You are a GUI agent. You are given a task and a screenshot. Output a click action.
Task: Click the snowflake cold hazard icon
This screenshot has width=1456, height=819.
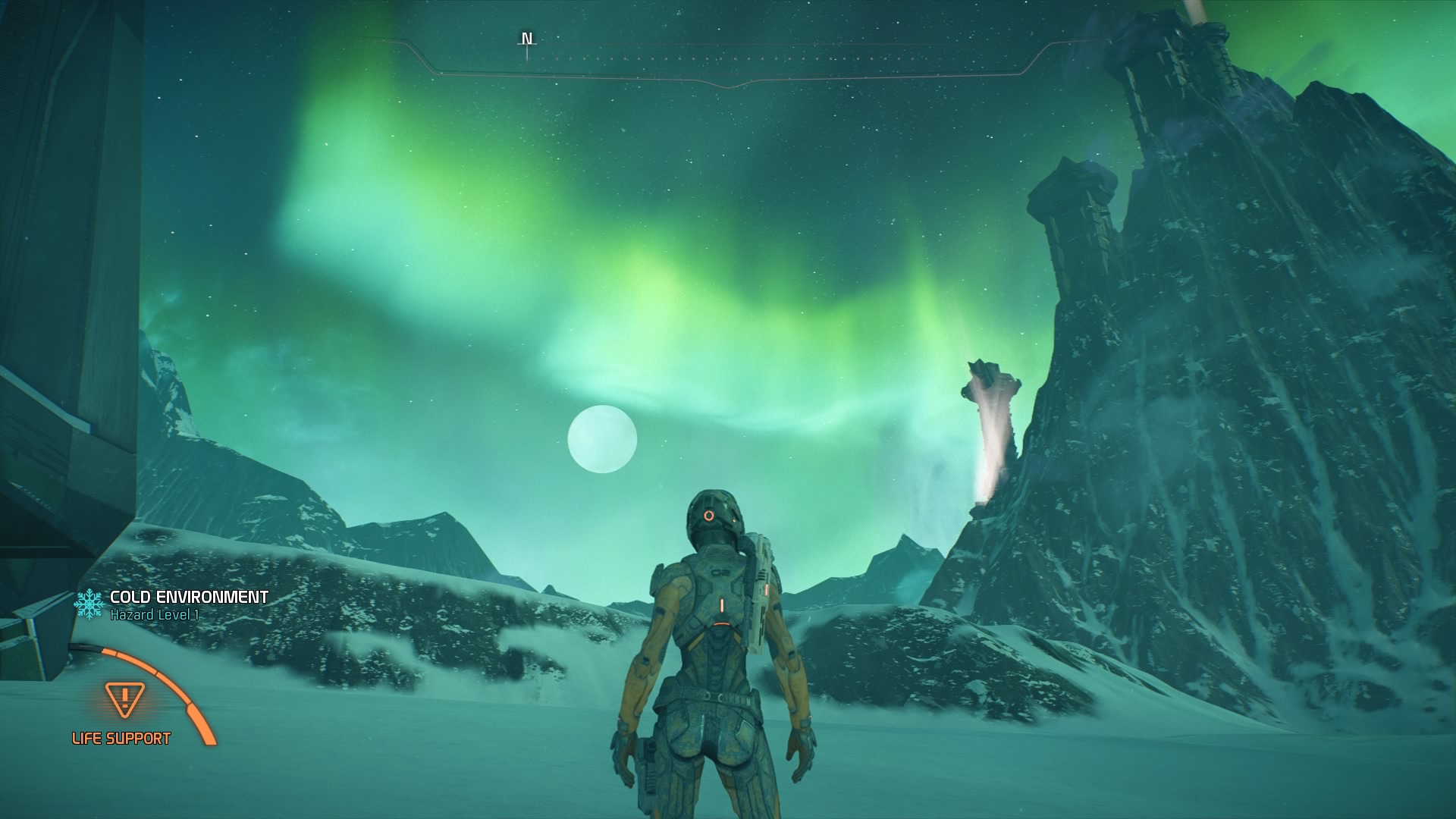click(90, 602)
